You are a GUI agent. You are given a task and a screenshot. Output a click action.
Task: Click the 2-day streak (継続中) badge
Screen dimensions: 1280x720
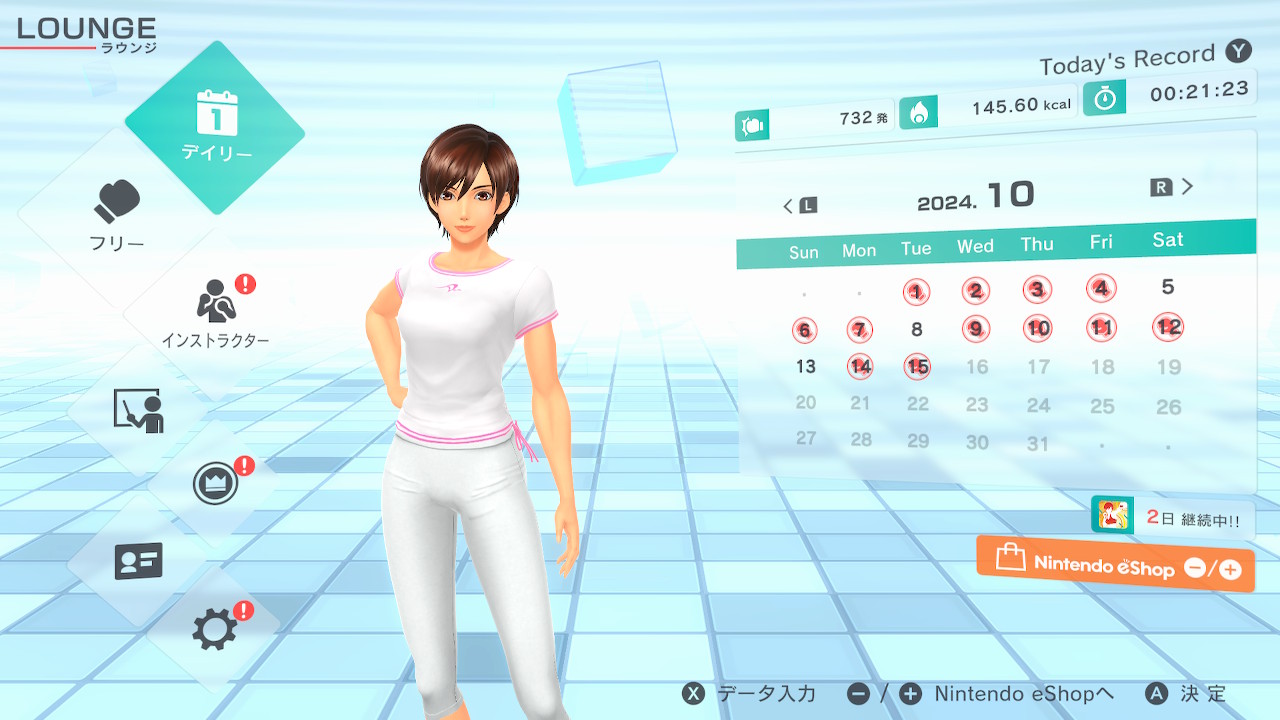click(1172, 518)
